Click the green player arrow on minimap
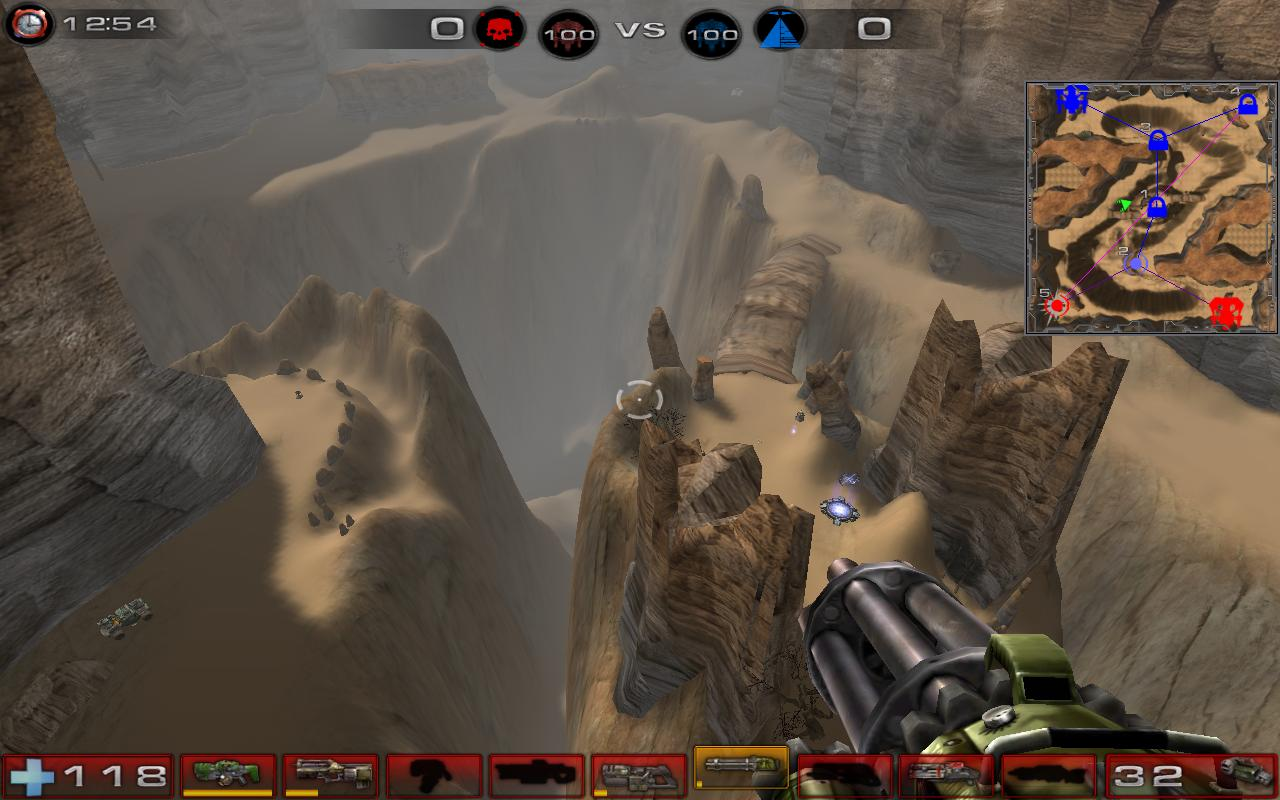The width and height of the screenshot is (1280, 800). (x=1125, y=204)
